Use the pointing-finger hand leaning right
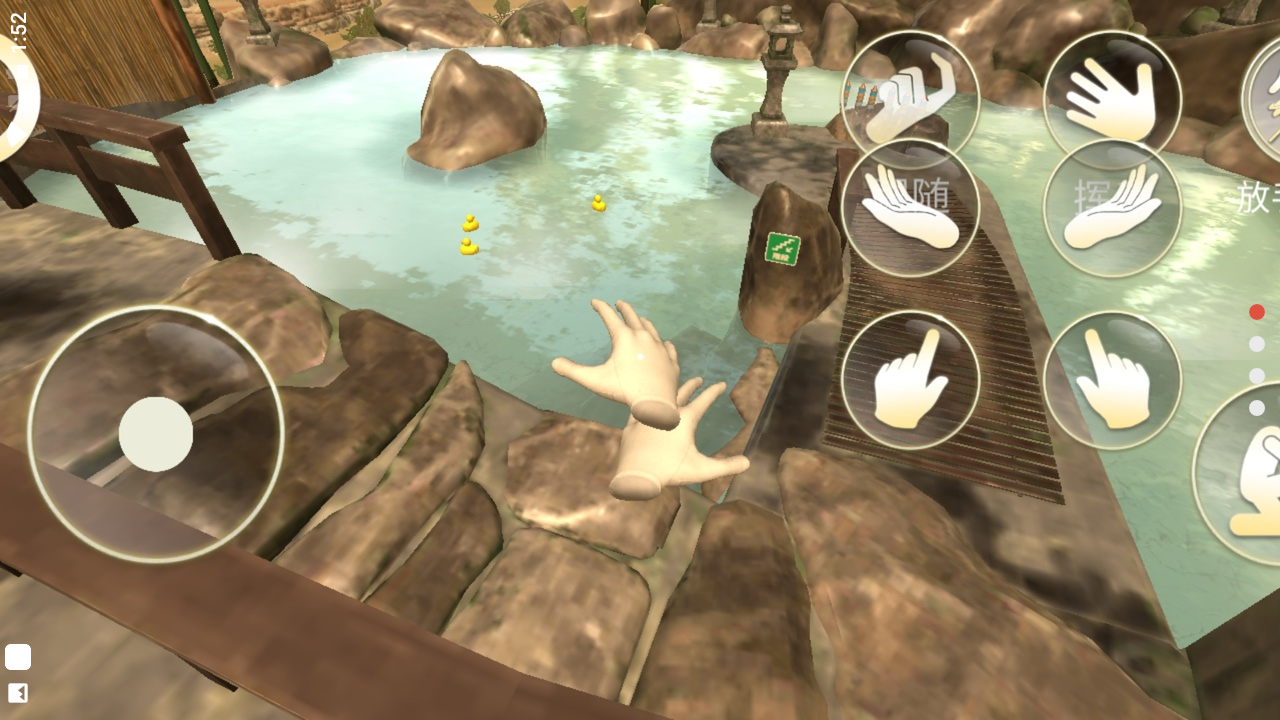Viewport: 1280px width, 720px height. 910,380
